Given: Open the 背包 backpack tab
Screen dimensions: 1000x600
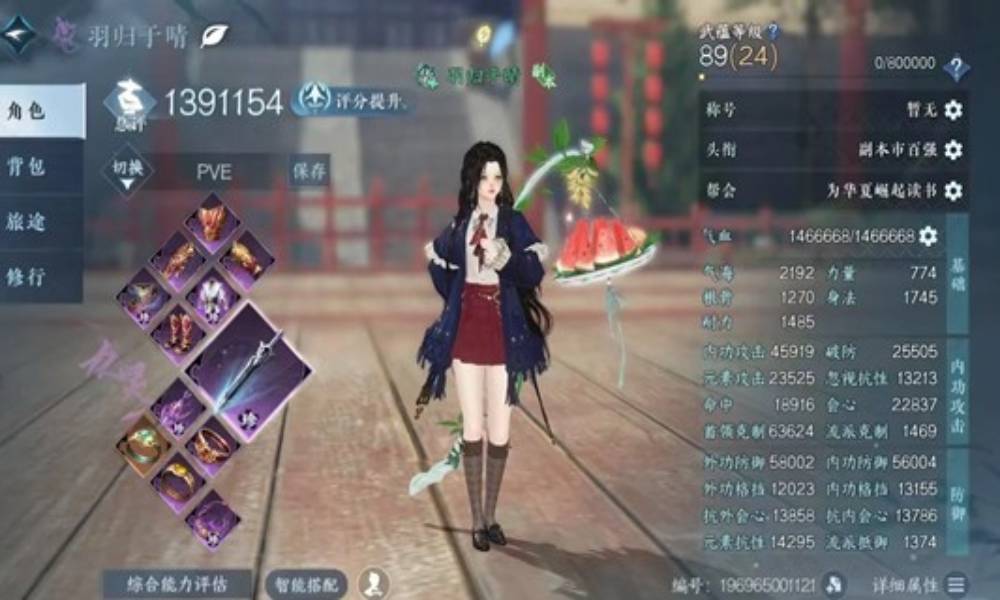Looking at the screenshot, I should coord(40,166).
